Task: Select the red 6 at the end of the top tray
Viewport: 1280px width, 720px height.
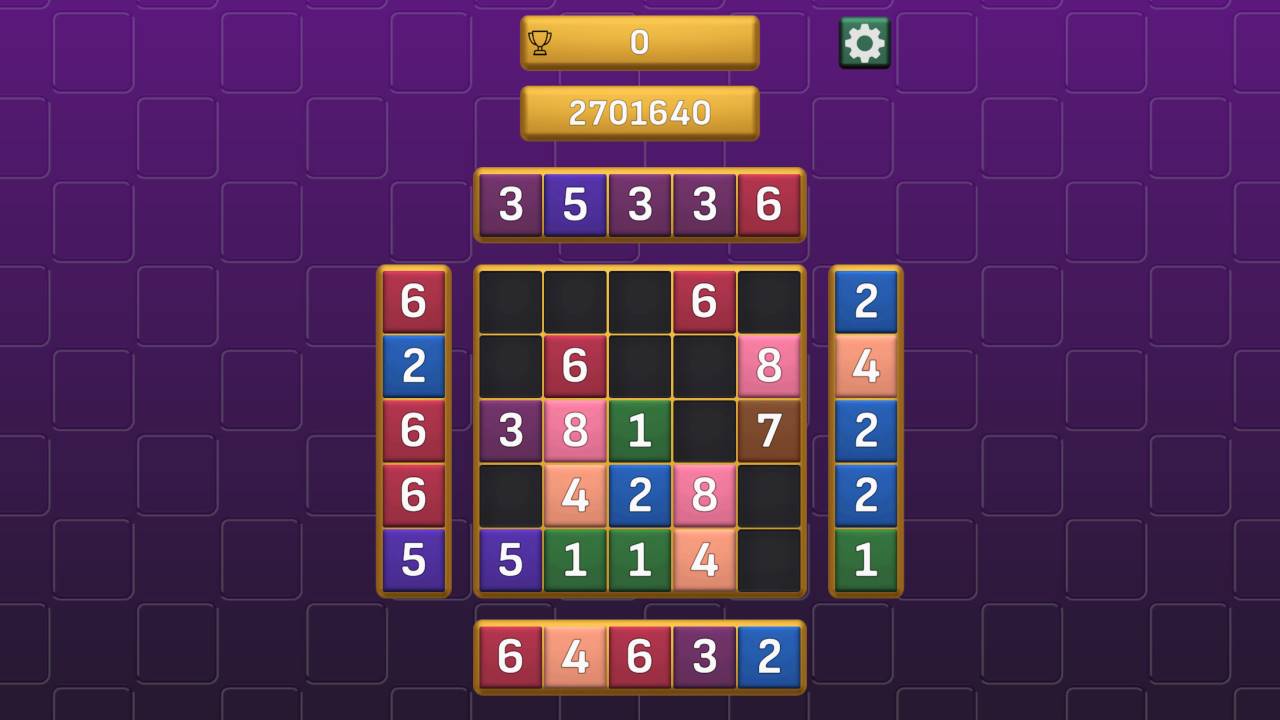Action: [x=770, y=206]
